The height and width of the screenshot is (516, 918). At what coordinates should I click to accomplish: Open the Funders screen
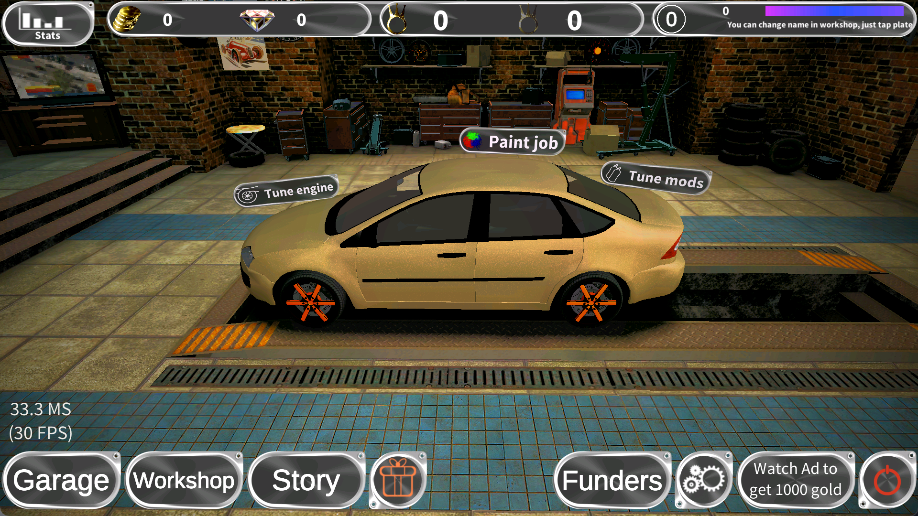(x=612, y=481)
